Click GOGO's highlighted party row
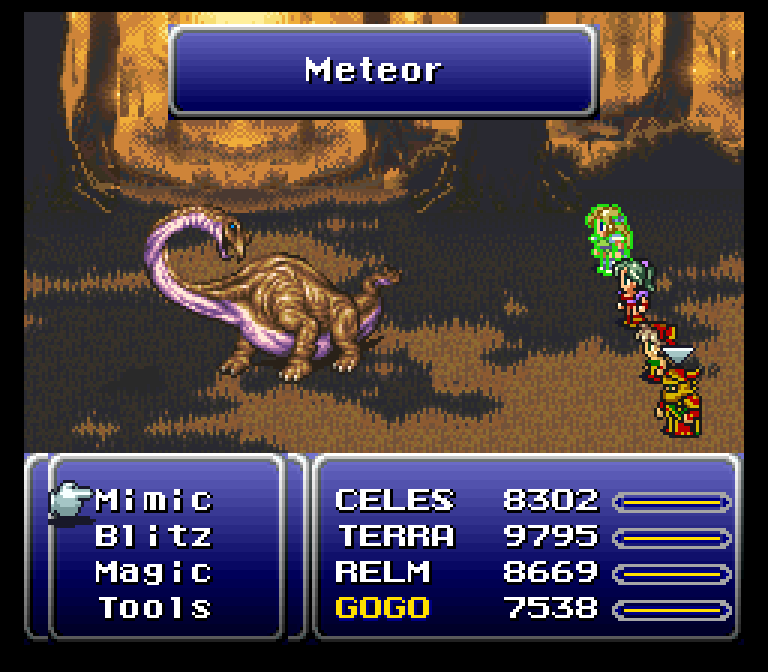The width and height of the screenshot is (768, 672). pos(382,608)
